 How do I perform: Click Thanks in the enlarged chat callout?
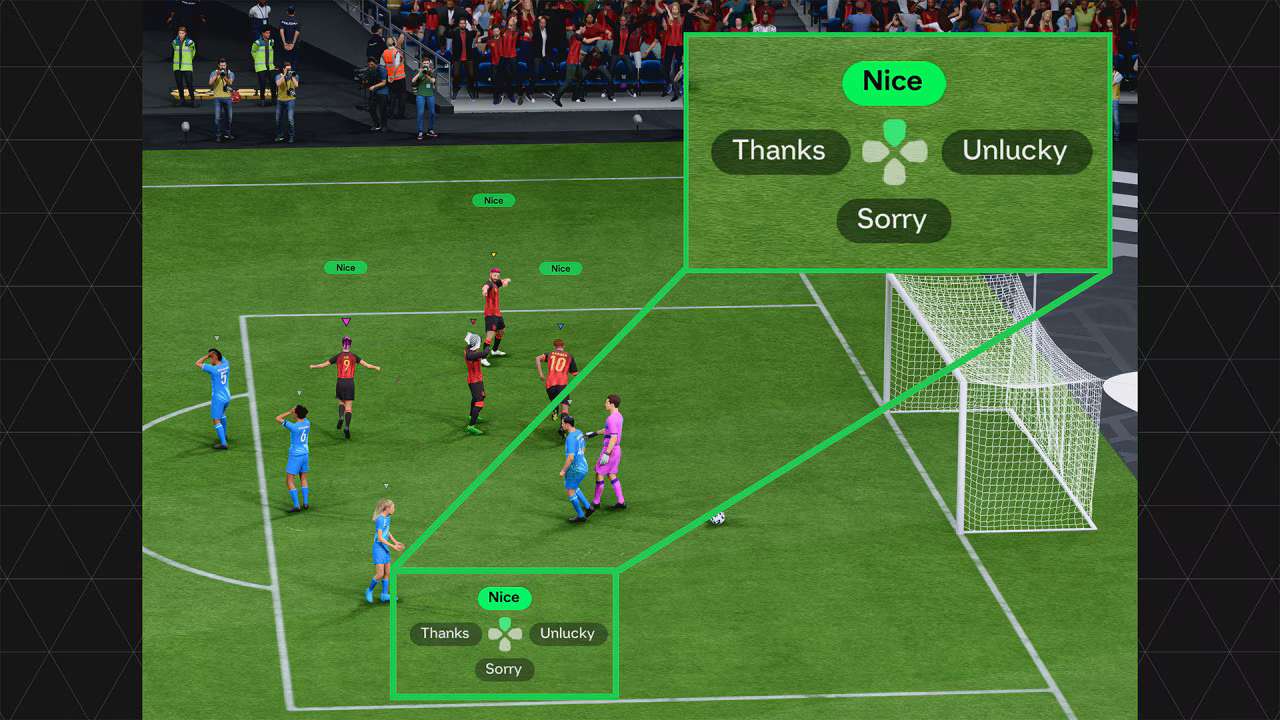tap(779, 151)
